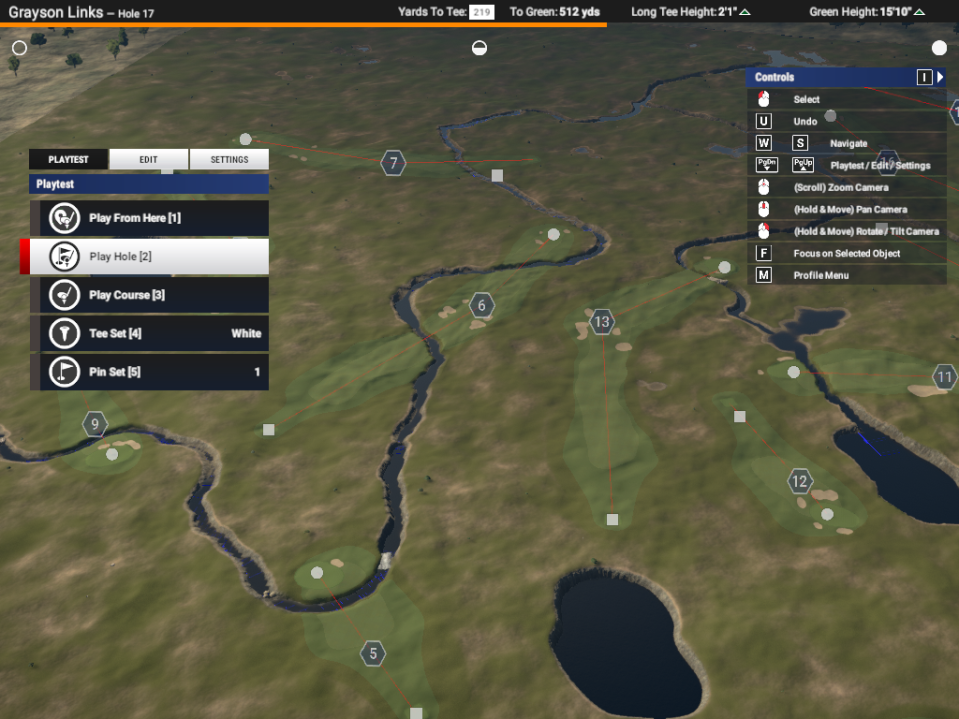
Task: Change the Pin Set option
Action: [x=150, y=371]
